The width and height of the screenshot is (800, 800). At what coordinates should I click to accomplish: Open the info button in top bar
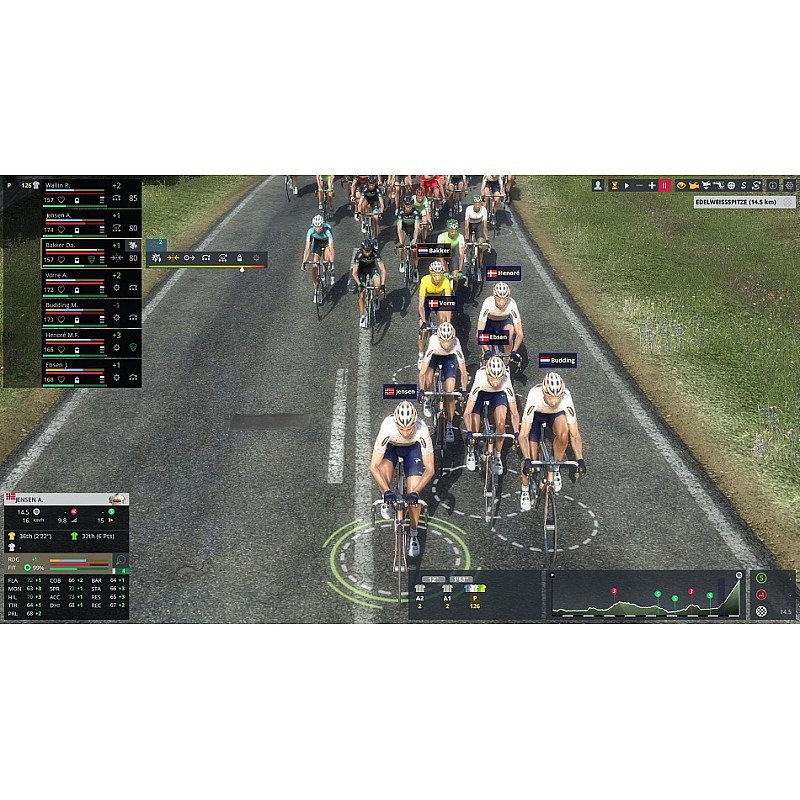pyautogui.click(x=773, y=185)
